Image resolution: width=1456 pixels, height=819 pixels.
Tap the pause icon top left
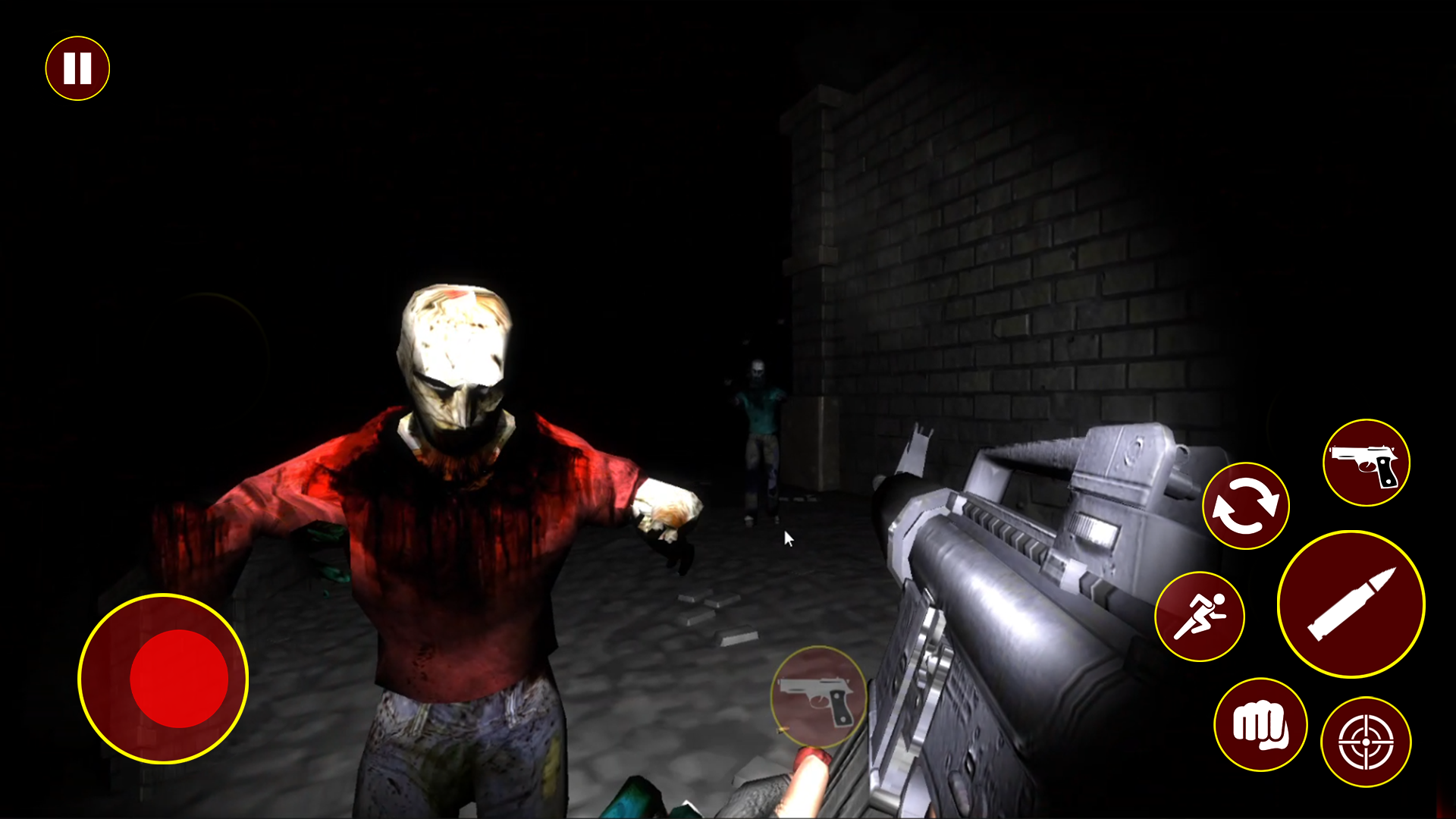[x=77, y=67]
